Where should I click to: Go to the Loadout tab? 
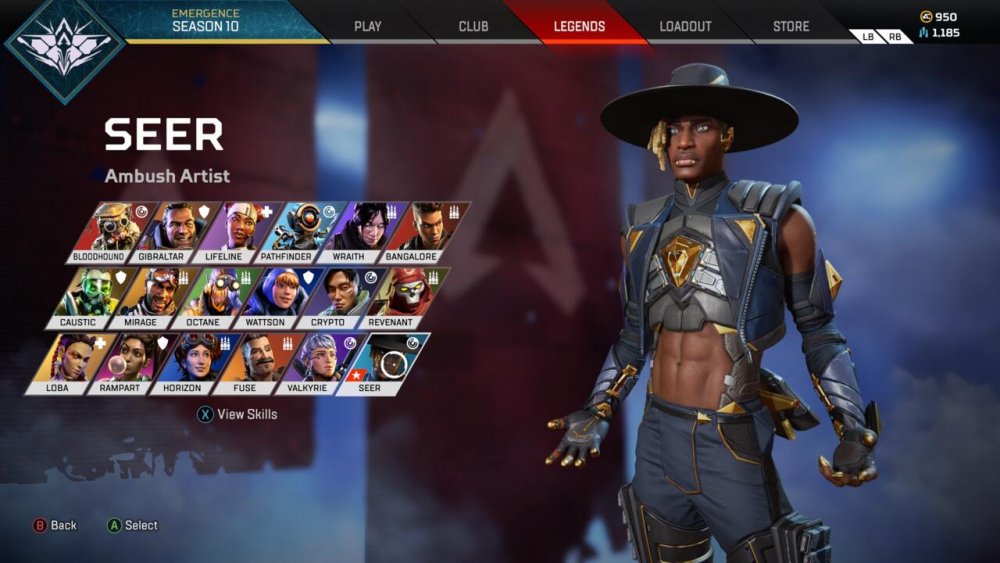[x=685, y=26]
